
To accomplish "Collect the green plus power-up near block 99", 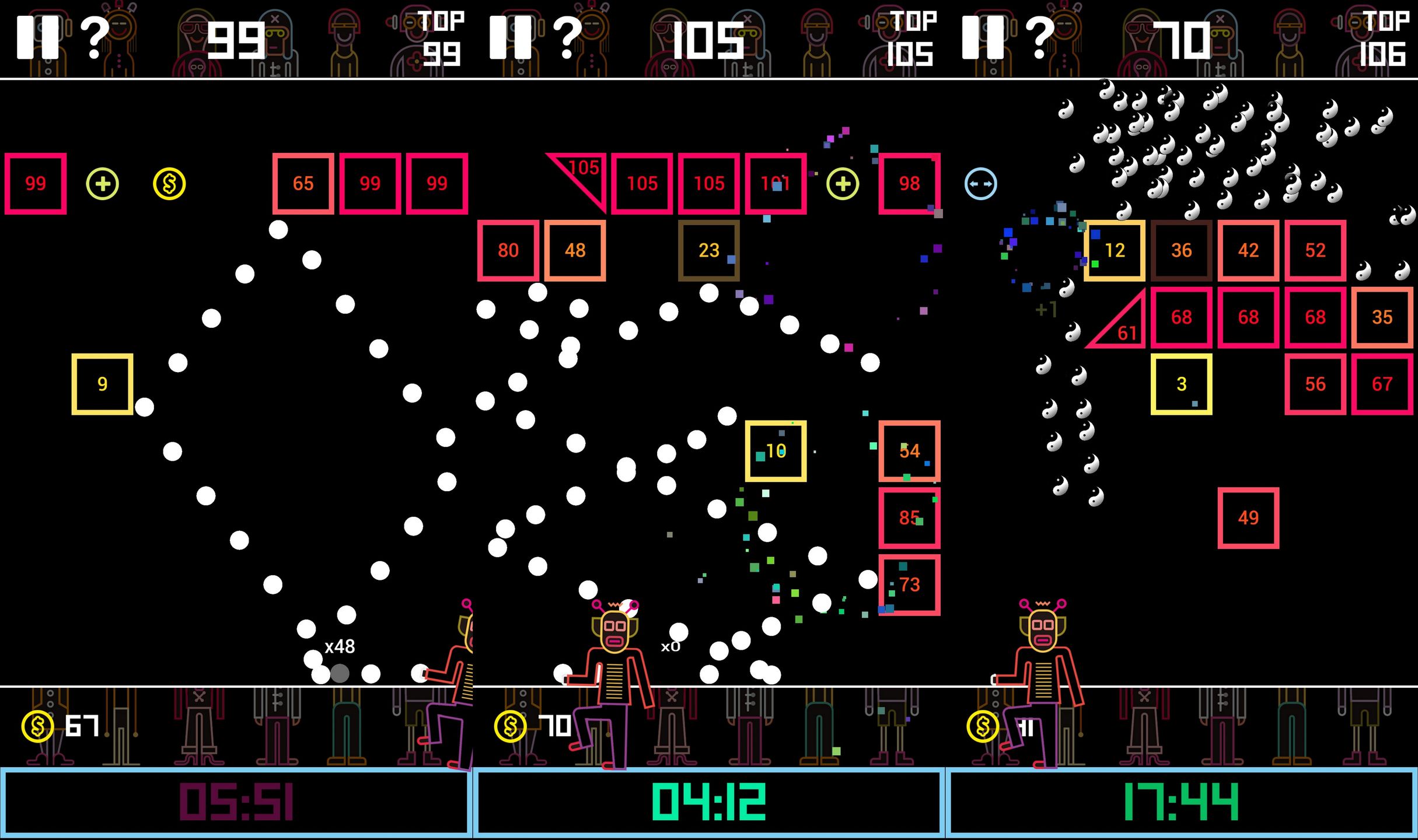I will point(103,184).
